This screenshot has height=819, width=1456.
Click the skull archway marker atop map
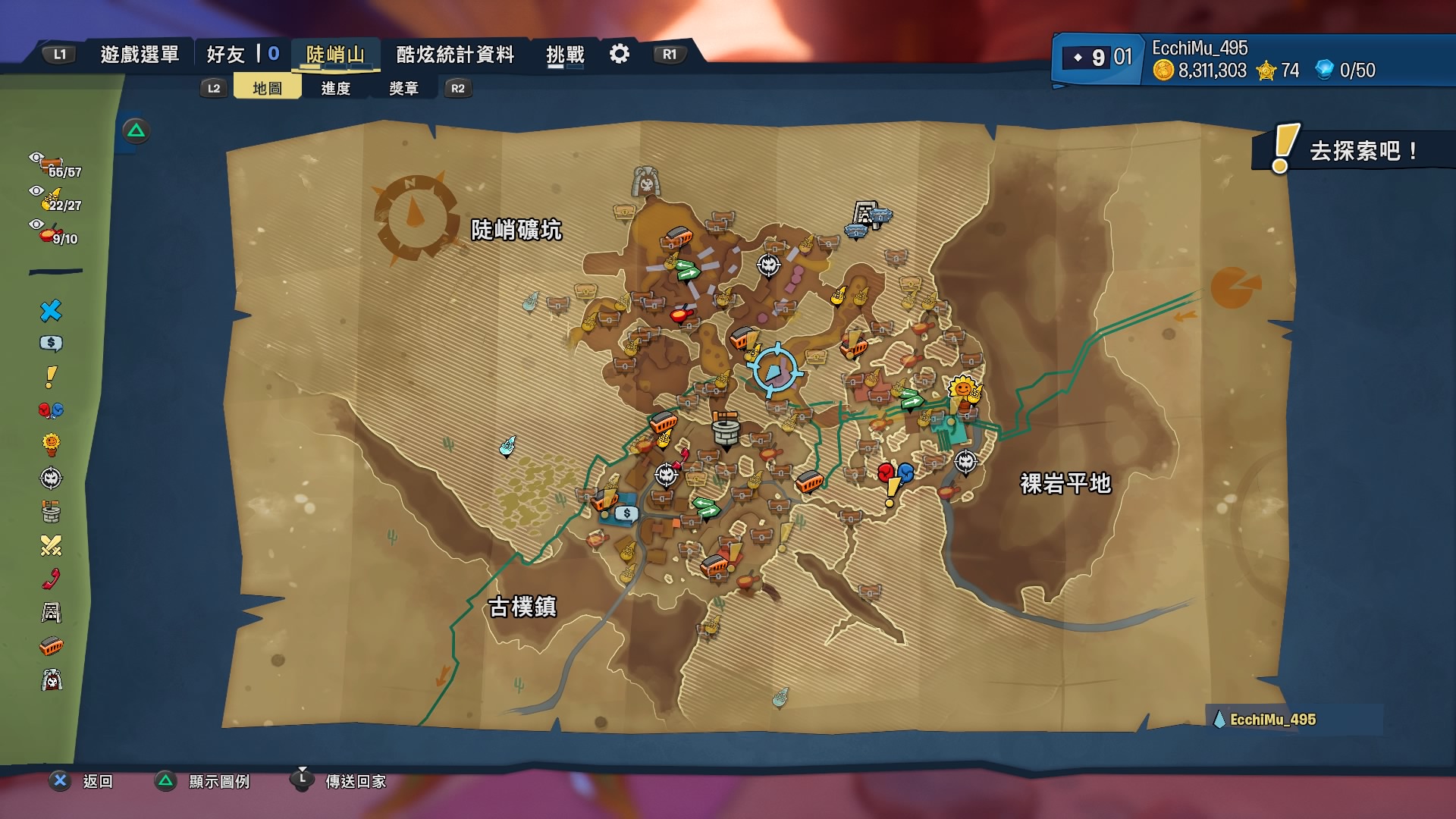point(646,182)
